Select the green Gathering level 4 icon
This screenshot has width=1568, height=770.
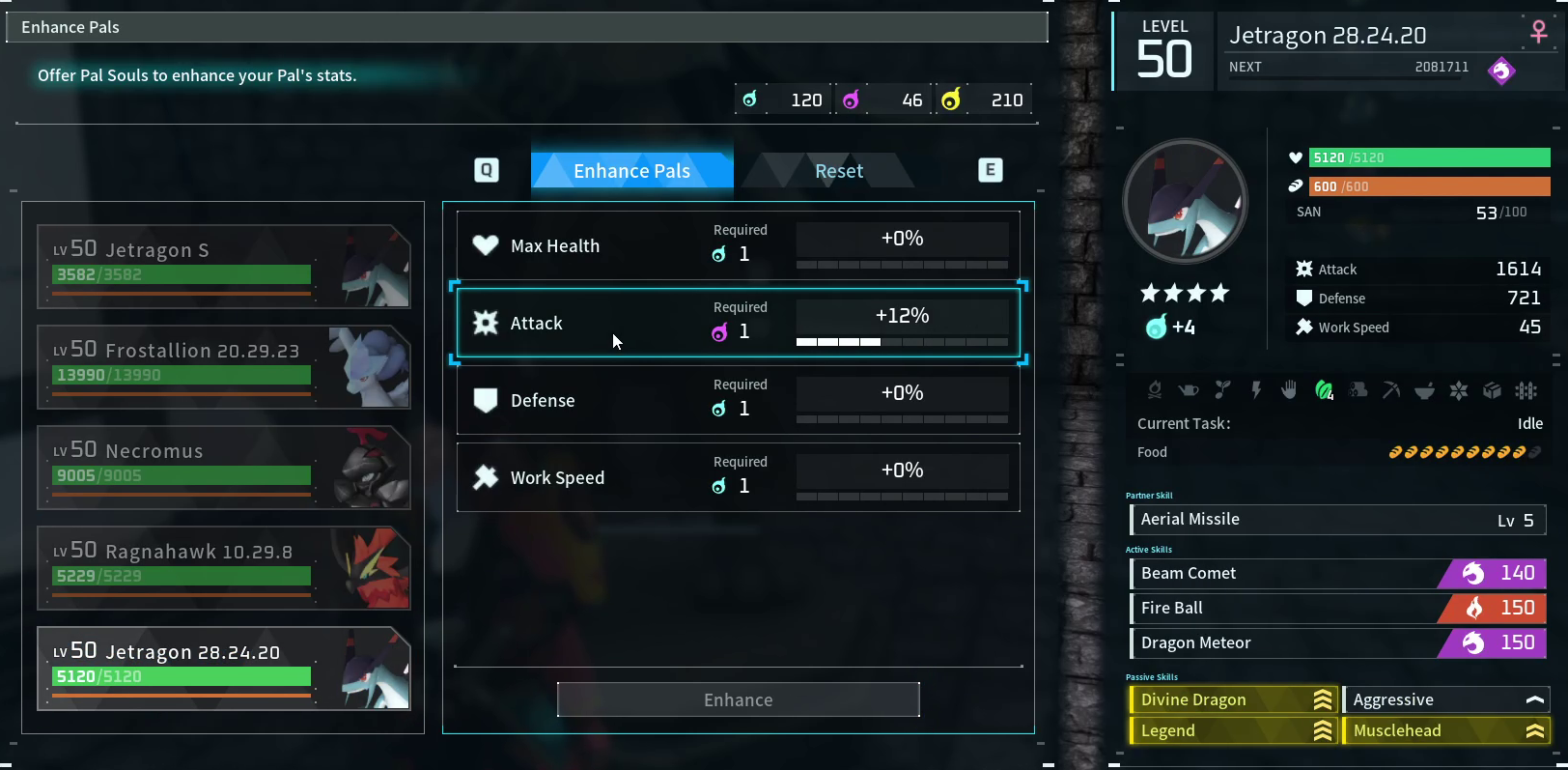(1324, 390)
